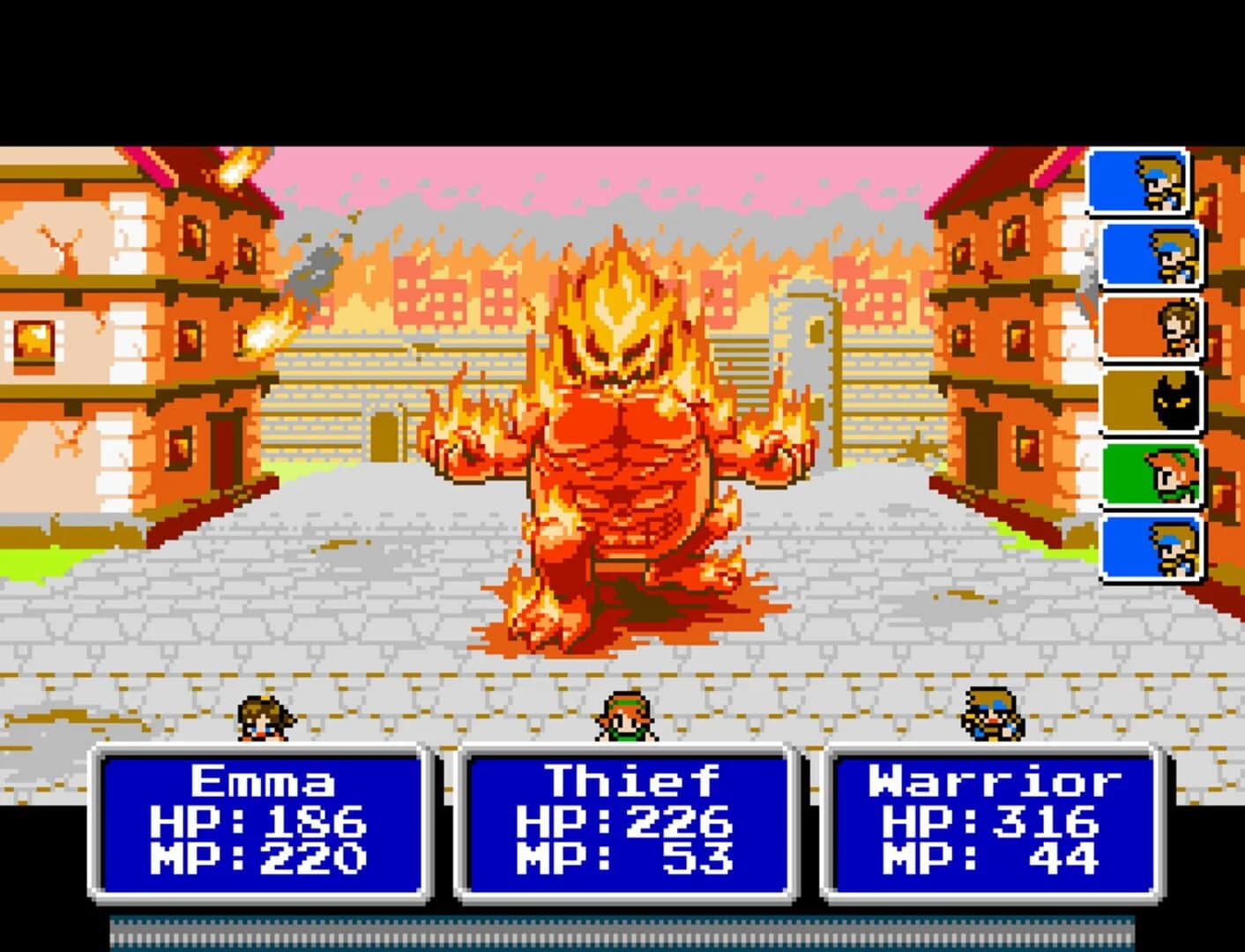Click the glowing yellow window on the left
The height and width of the screenshot is (952, 1245).
pyautogui.click(x=35, y=339)
